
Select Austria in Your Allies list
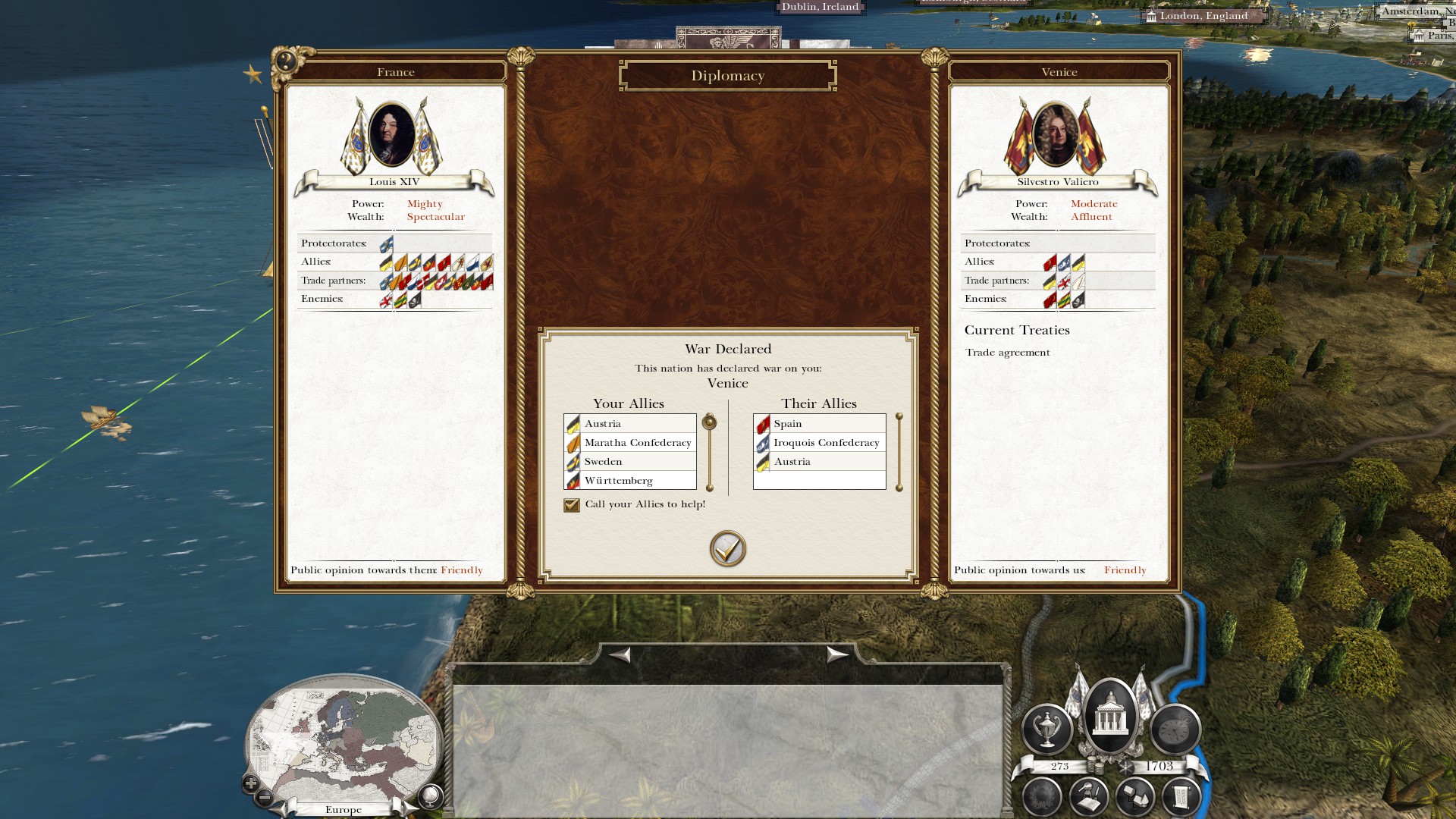(x=629, y=424)
